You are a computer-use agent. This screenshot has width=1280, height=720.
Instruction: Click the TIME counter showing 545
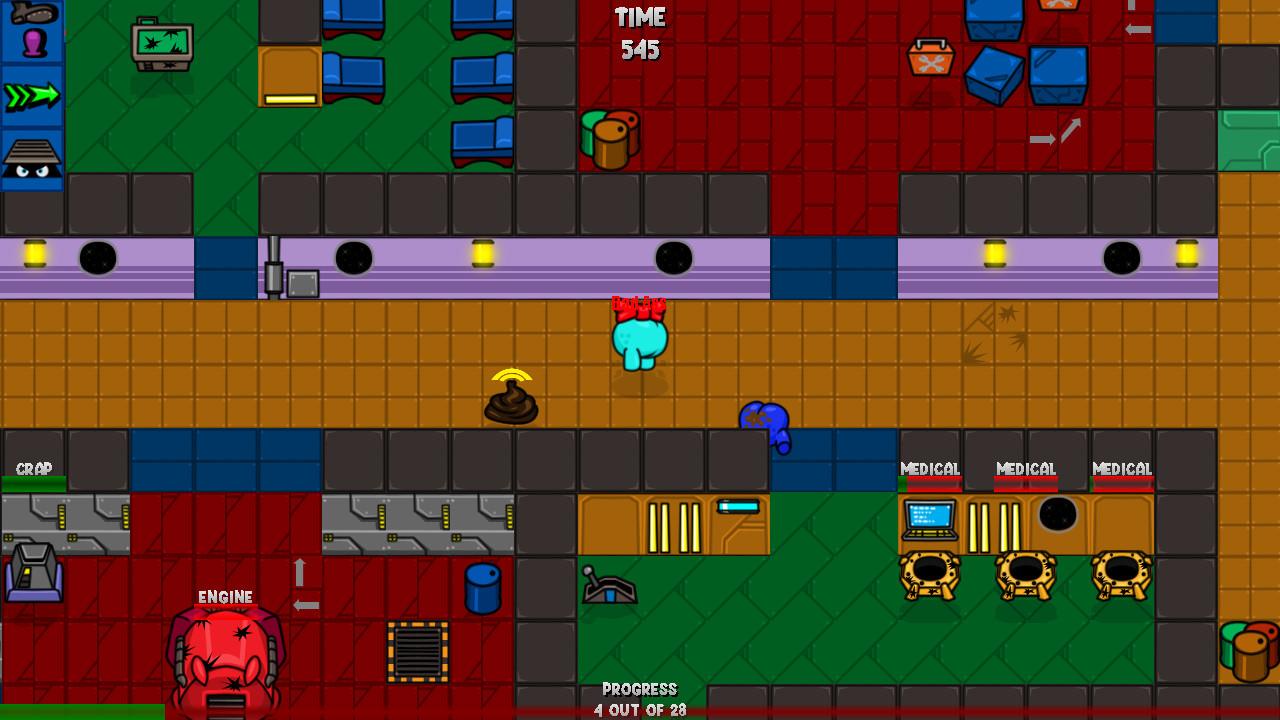(640, 32)
